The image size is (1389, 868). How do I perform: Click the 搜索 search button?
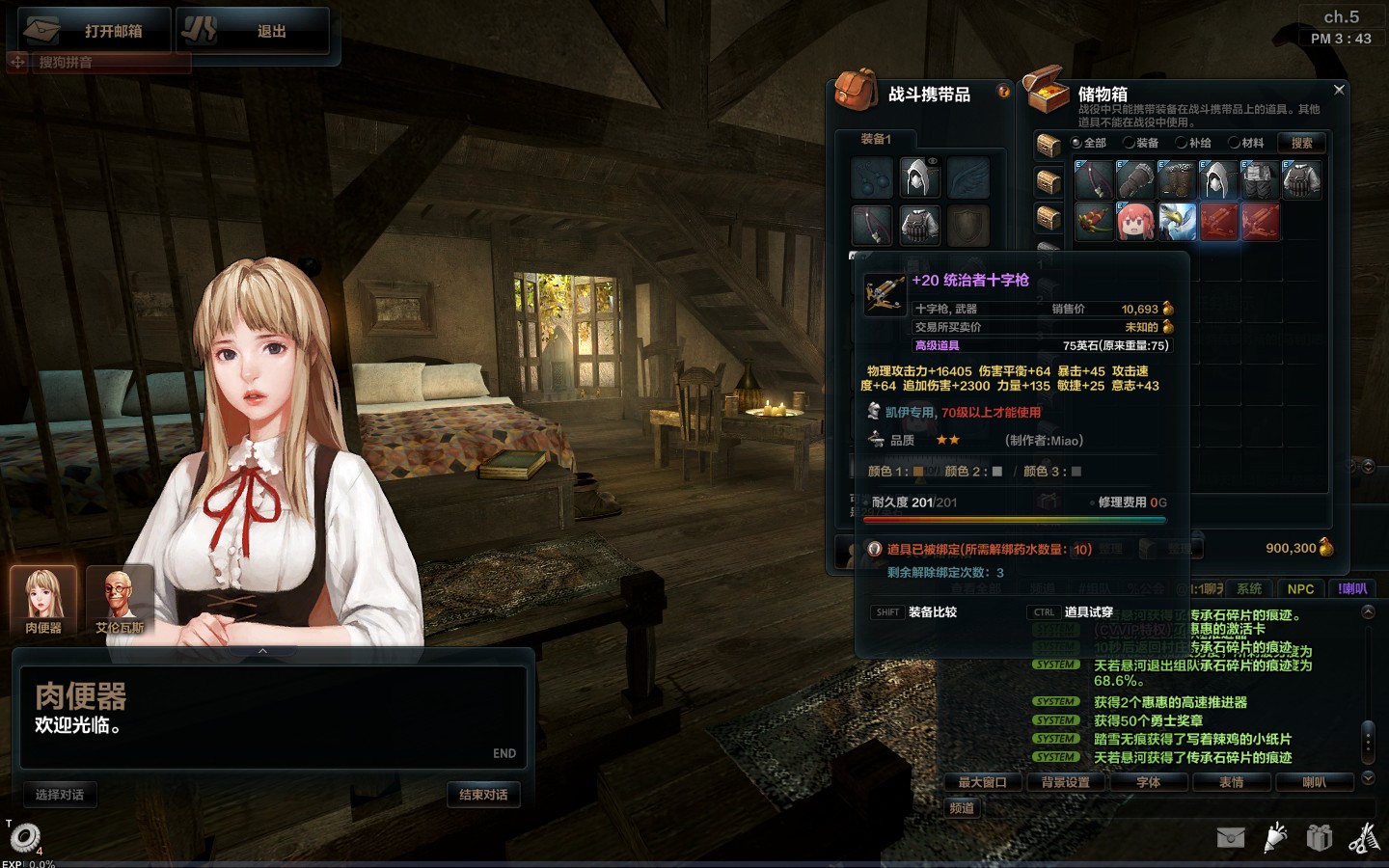click(x=1301, y=143)
